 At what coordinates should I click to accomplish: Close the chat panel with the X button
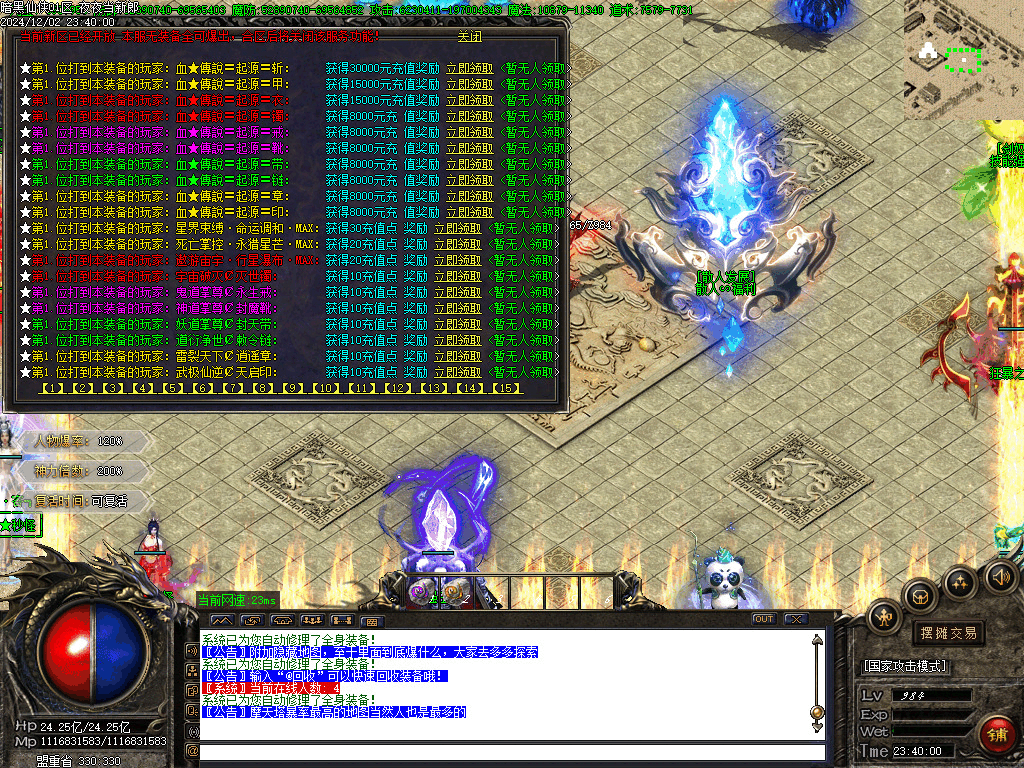click(795, 619)
